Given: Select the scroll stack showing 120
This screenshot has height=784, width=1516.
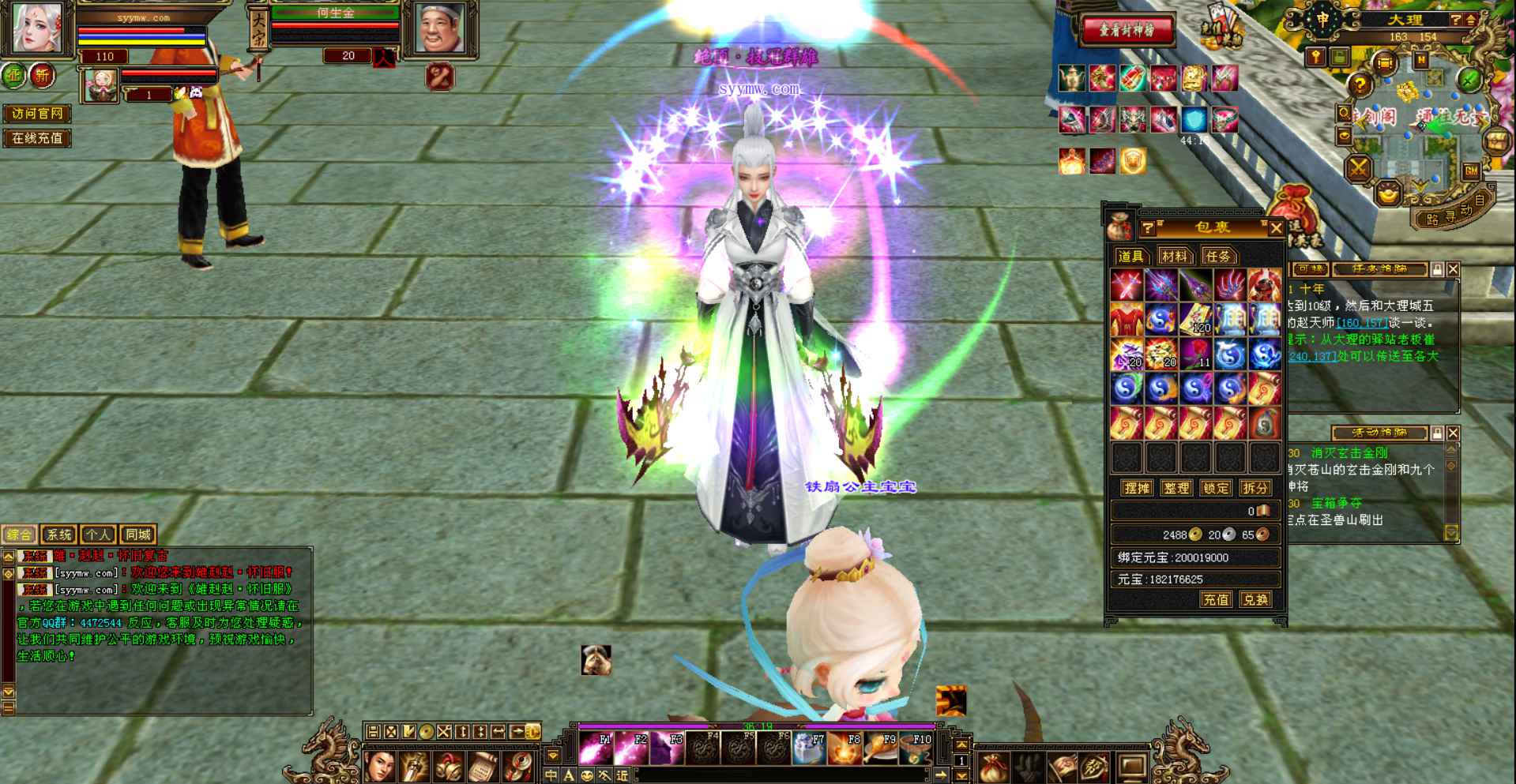Looking at the screenshot, I should pos(1195,320).
